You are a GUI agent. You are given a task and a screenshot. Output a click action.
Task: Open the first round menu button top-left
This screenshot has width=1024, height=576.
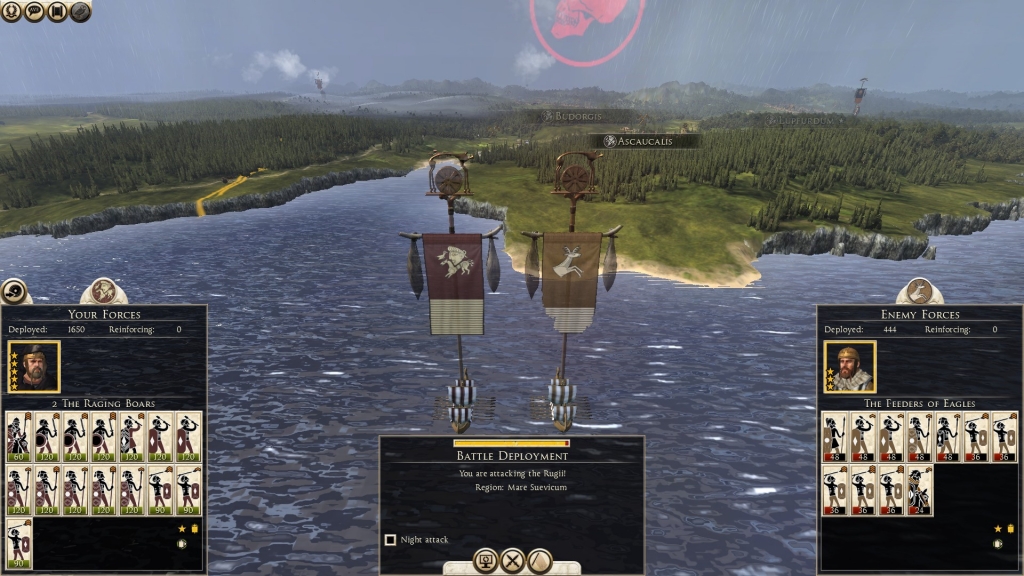[10, 11]
